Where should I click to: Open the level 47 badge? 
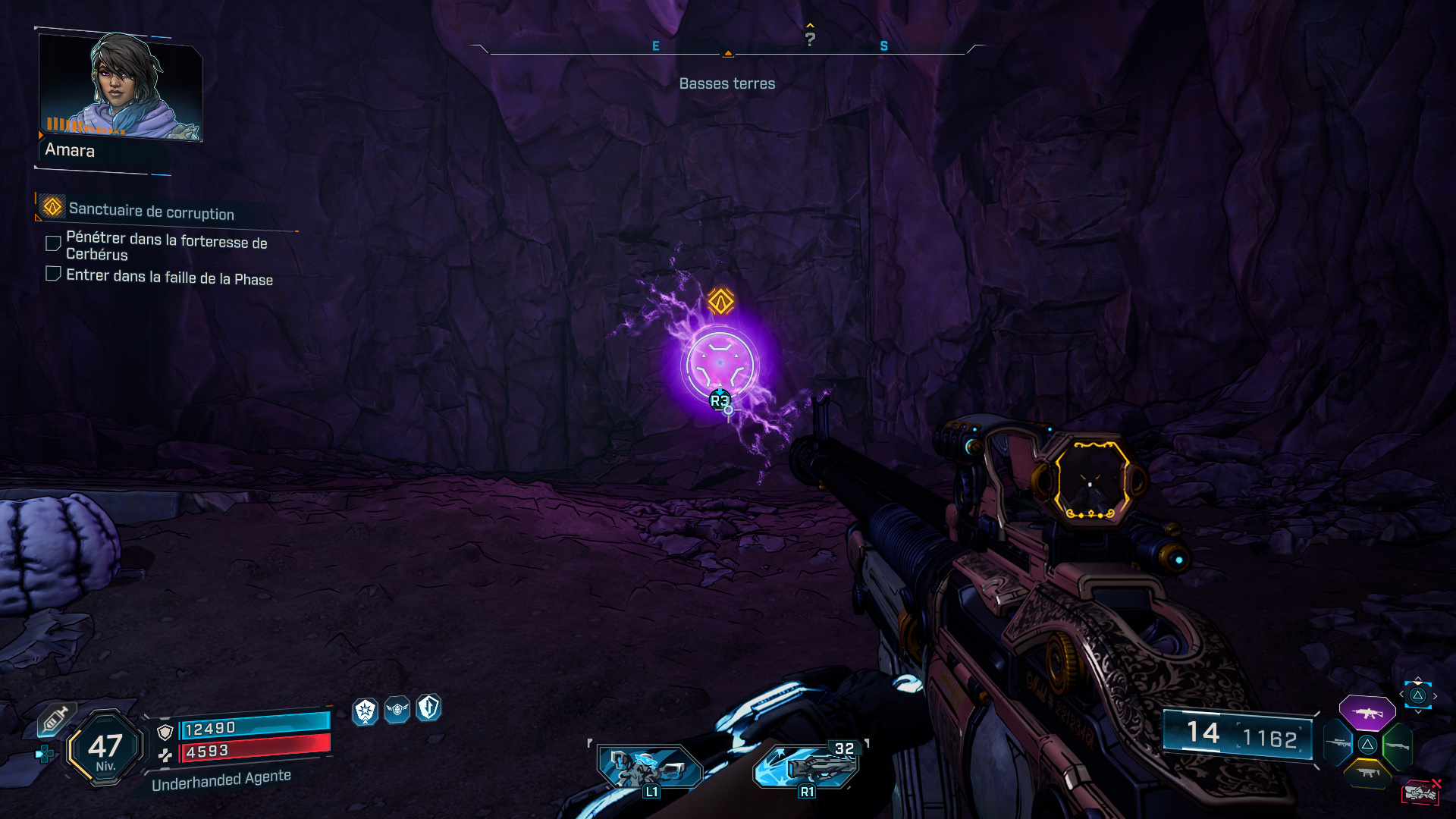(x=105, y=748)
